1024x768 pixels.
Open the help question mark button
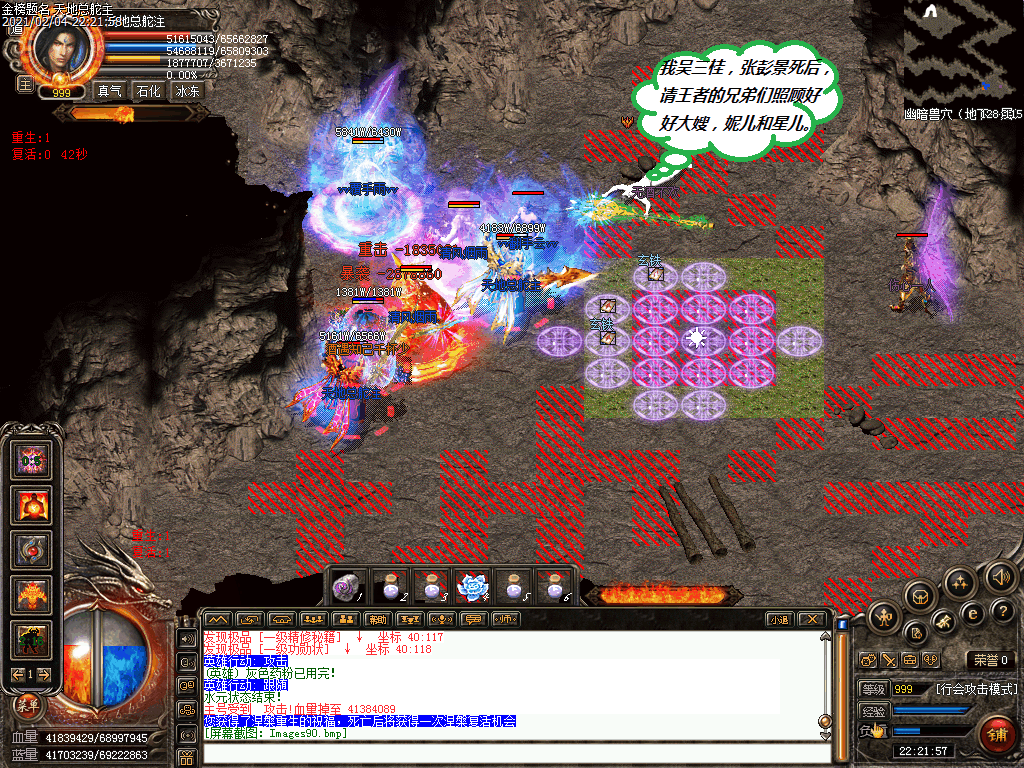tap(1002, 610)
